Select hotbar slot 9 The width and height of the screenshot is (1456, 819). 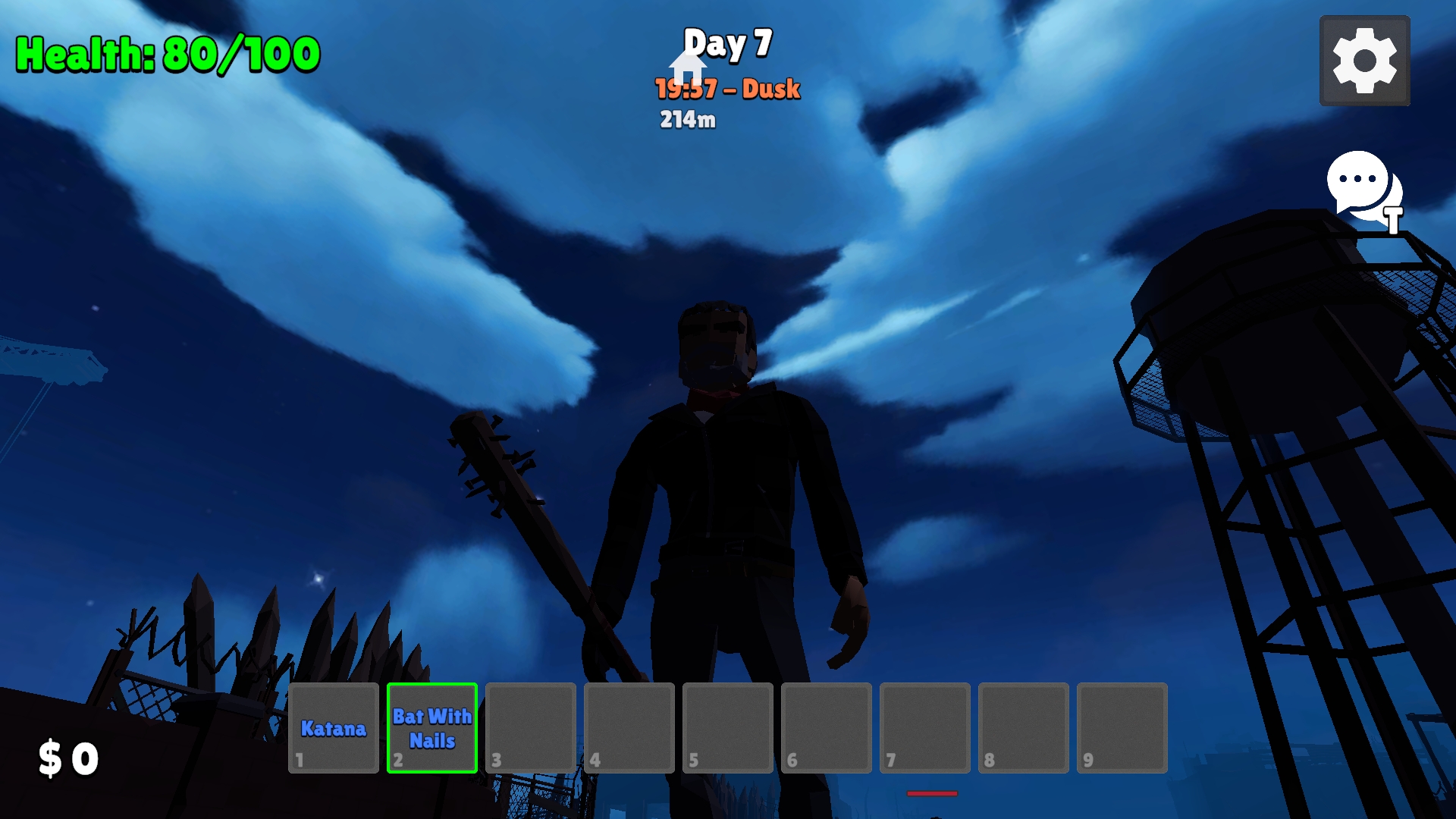(1122, 728)
